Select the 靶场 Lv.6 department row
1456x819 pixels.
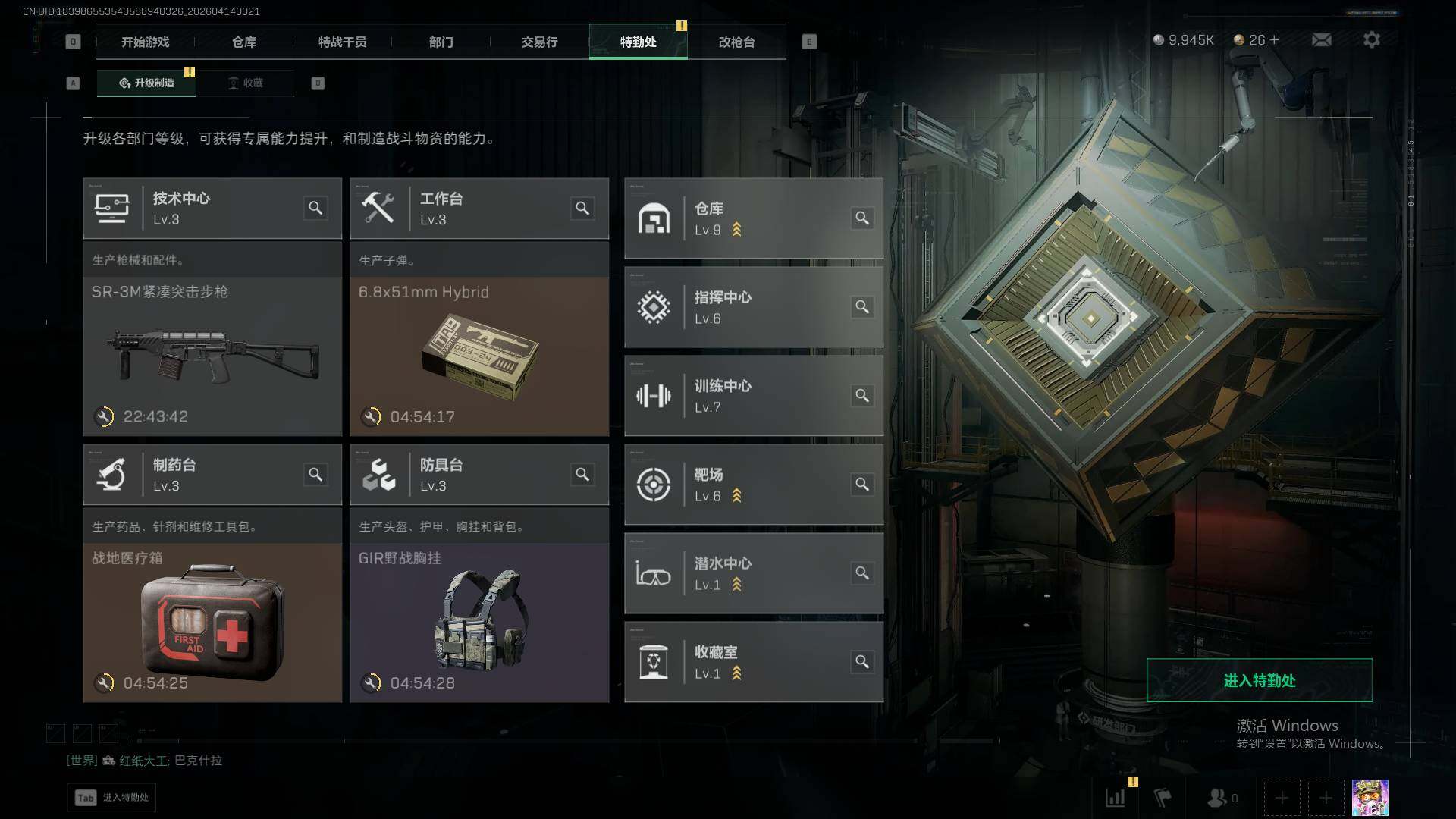(x=753, y=485)
